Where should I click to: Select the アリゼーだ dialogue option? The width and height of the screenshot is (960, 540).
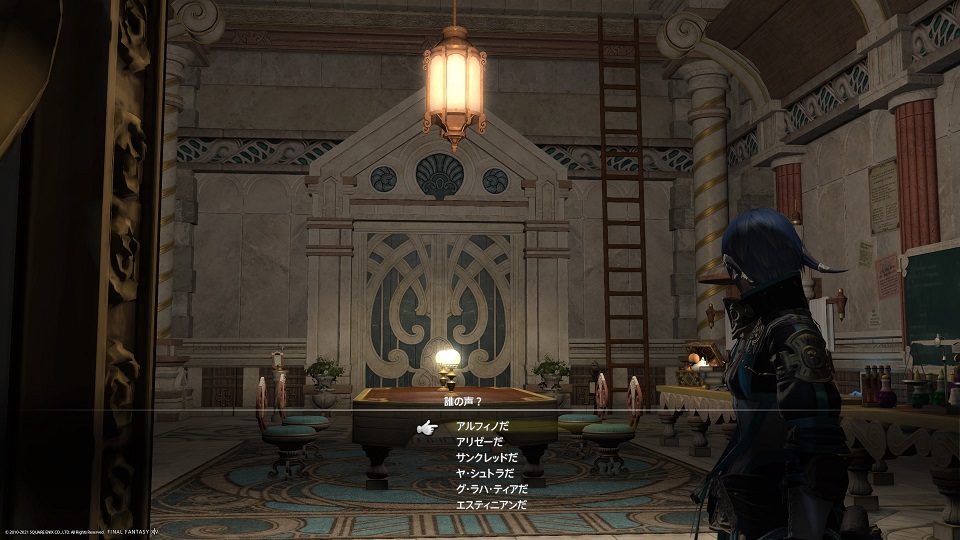pyautogui.click(x=480, y=442)
